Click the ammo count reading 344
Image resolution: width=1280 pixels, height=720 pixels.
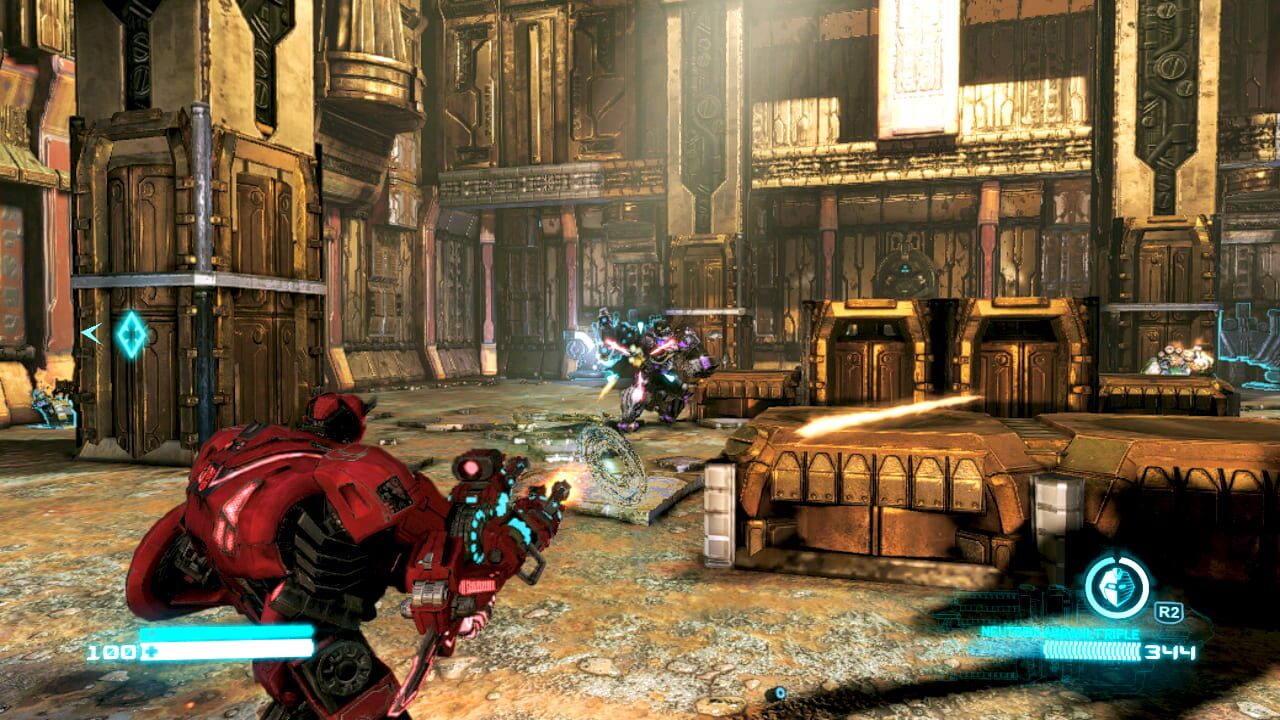coord(1168,650)
